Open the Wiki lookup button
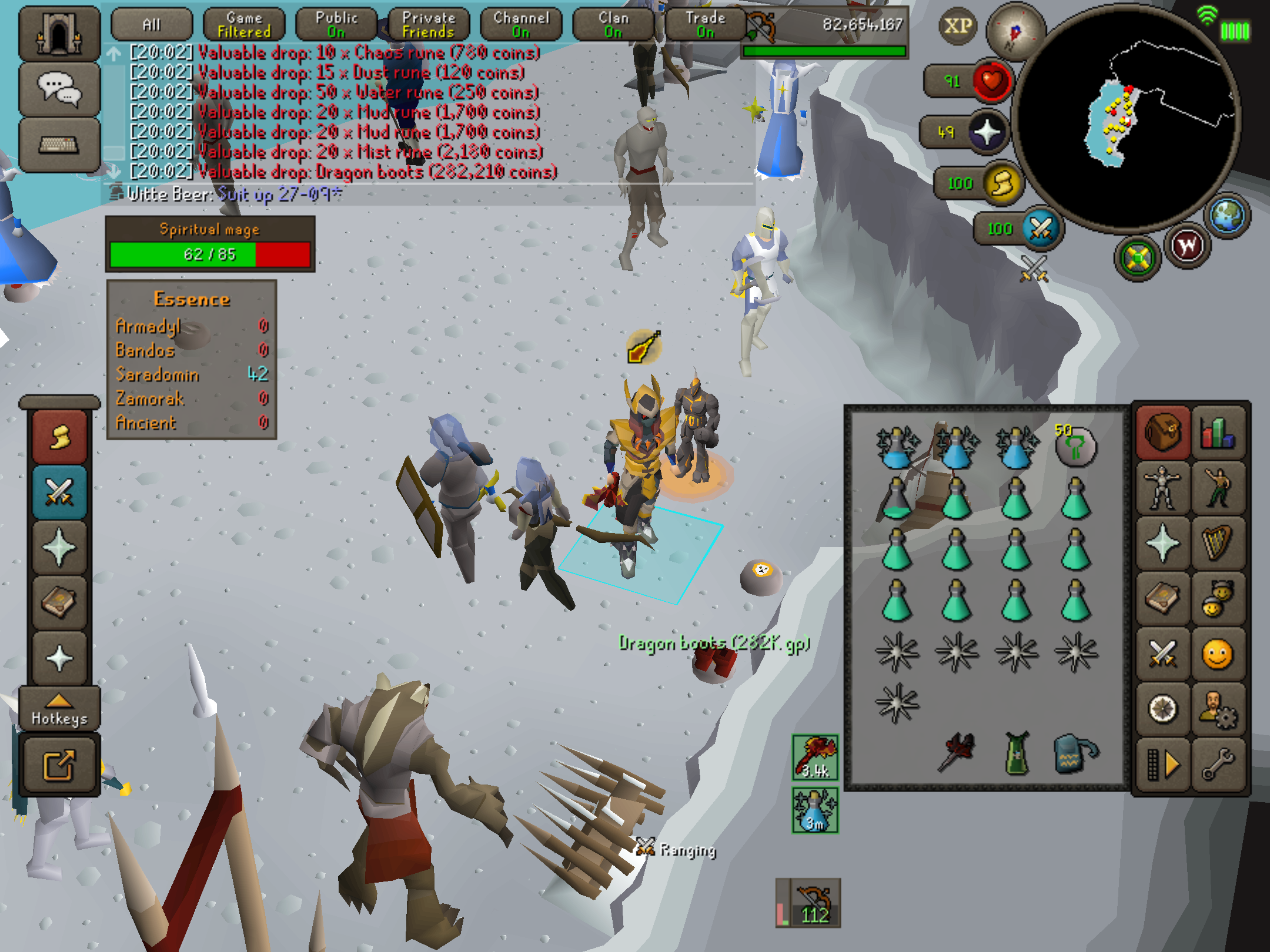This screenshot has width=1270, height=952. [1187, 246]
